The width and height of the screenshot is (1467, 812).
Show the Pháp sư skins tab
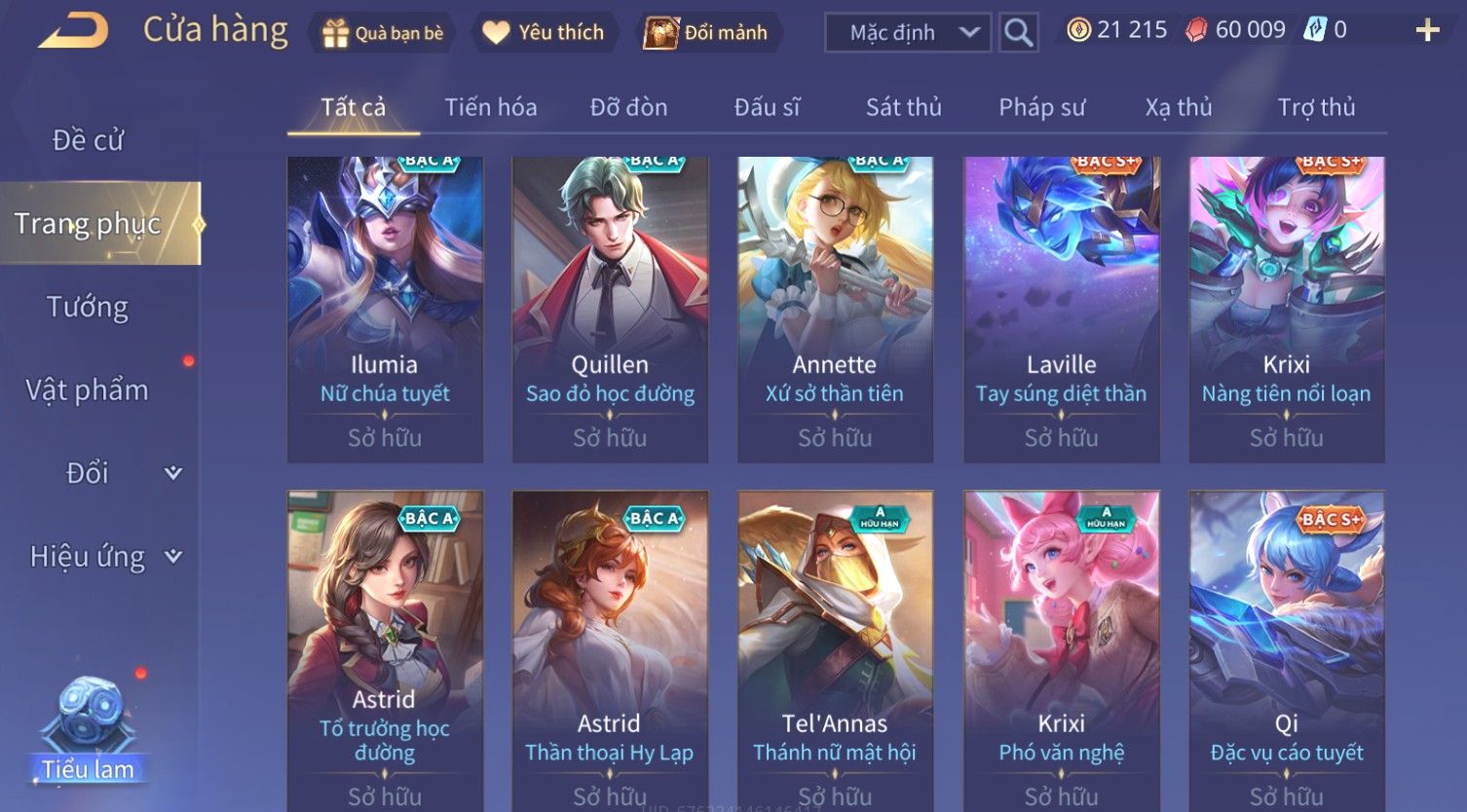pos(1041,107)
